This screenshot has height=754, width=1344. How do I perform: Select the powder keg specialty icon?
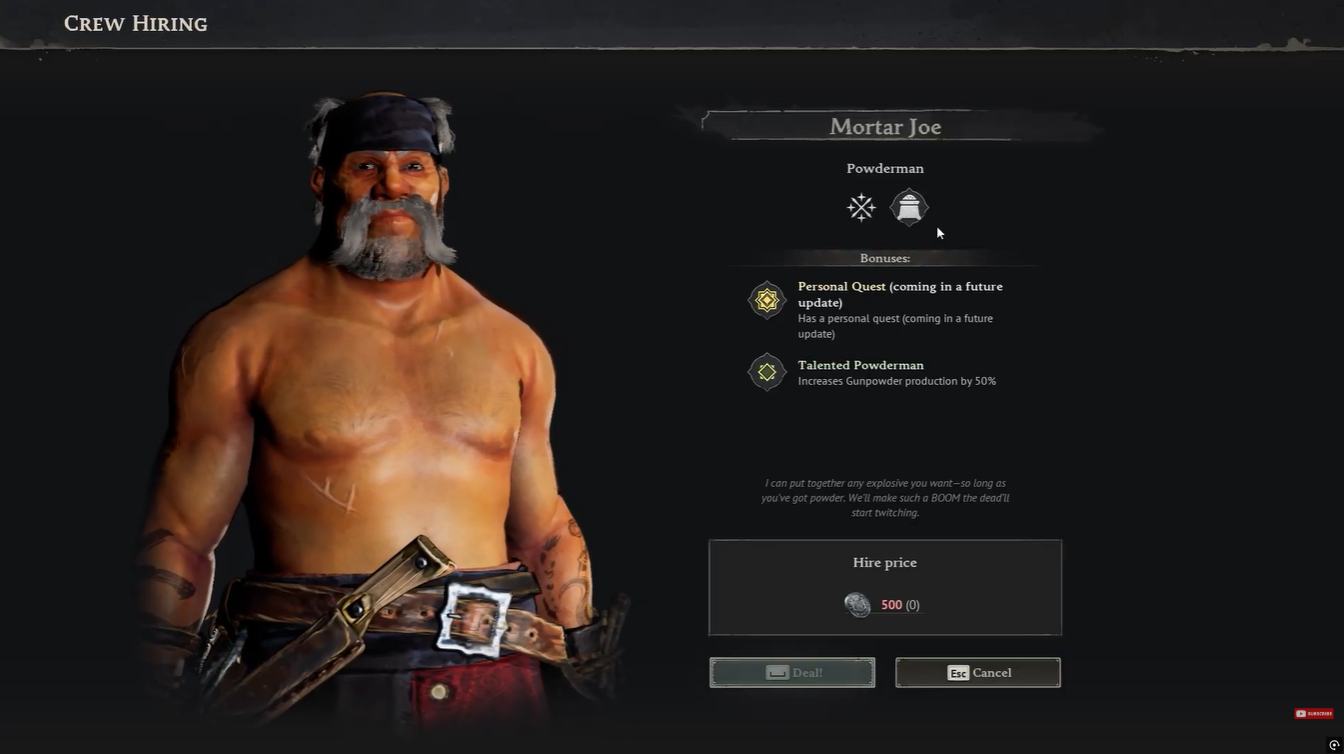(x=909, y=207)
